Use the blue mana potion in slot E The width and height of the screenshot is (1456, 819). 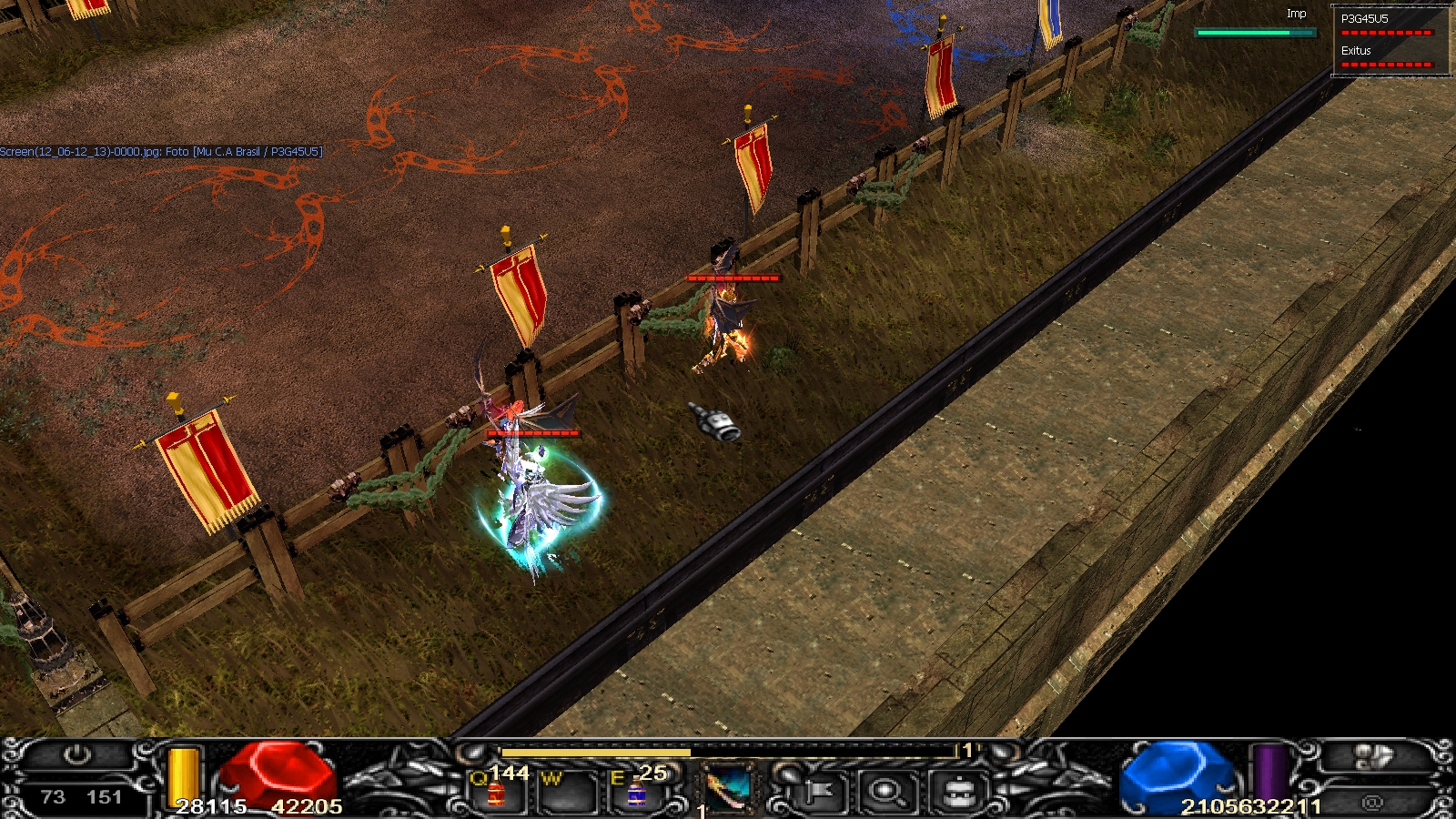click(636, 794)
